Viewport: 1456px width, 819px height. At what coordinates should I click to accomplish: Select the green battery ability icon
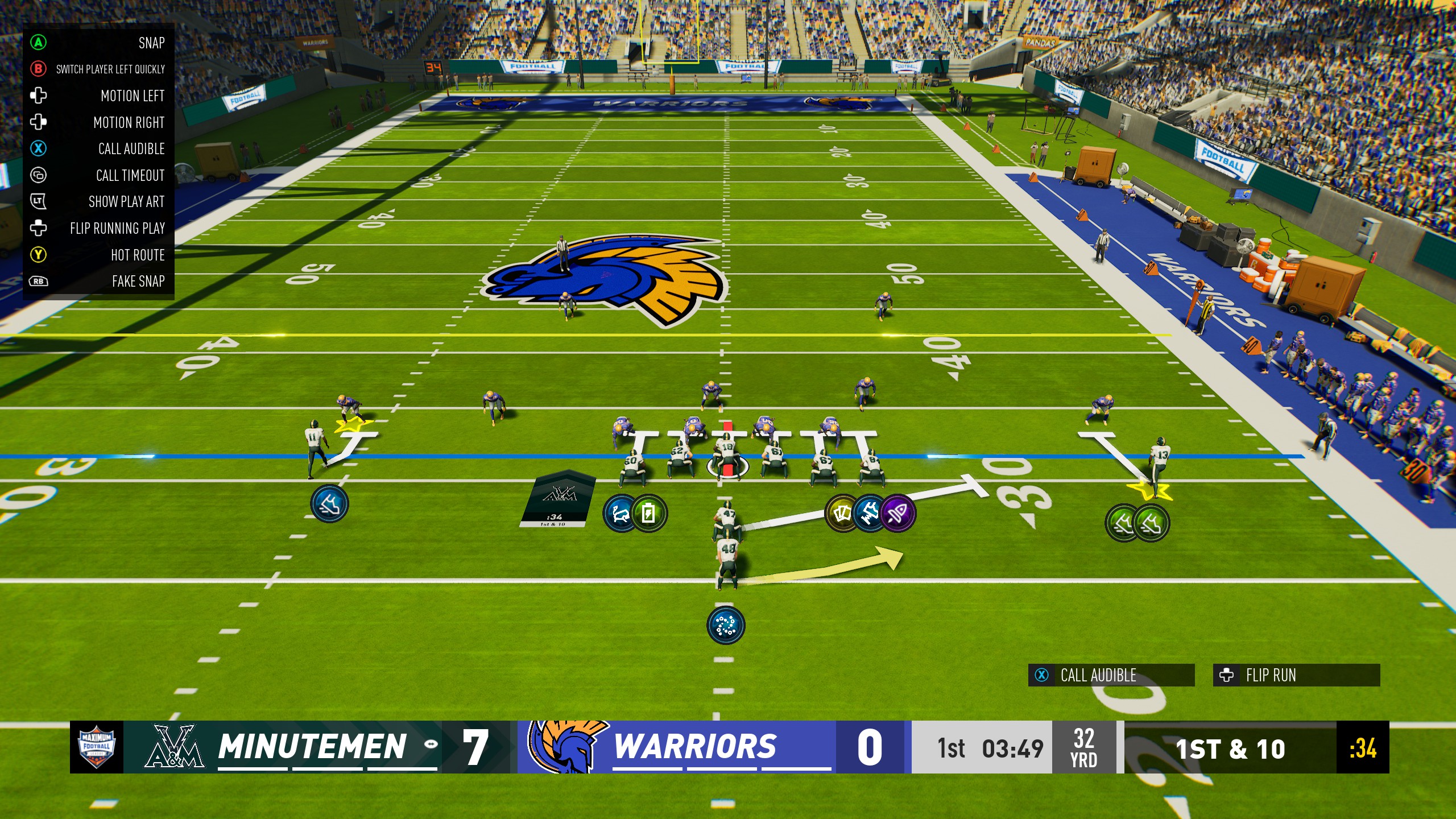click(649, 514)
